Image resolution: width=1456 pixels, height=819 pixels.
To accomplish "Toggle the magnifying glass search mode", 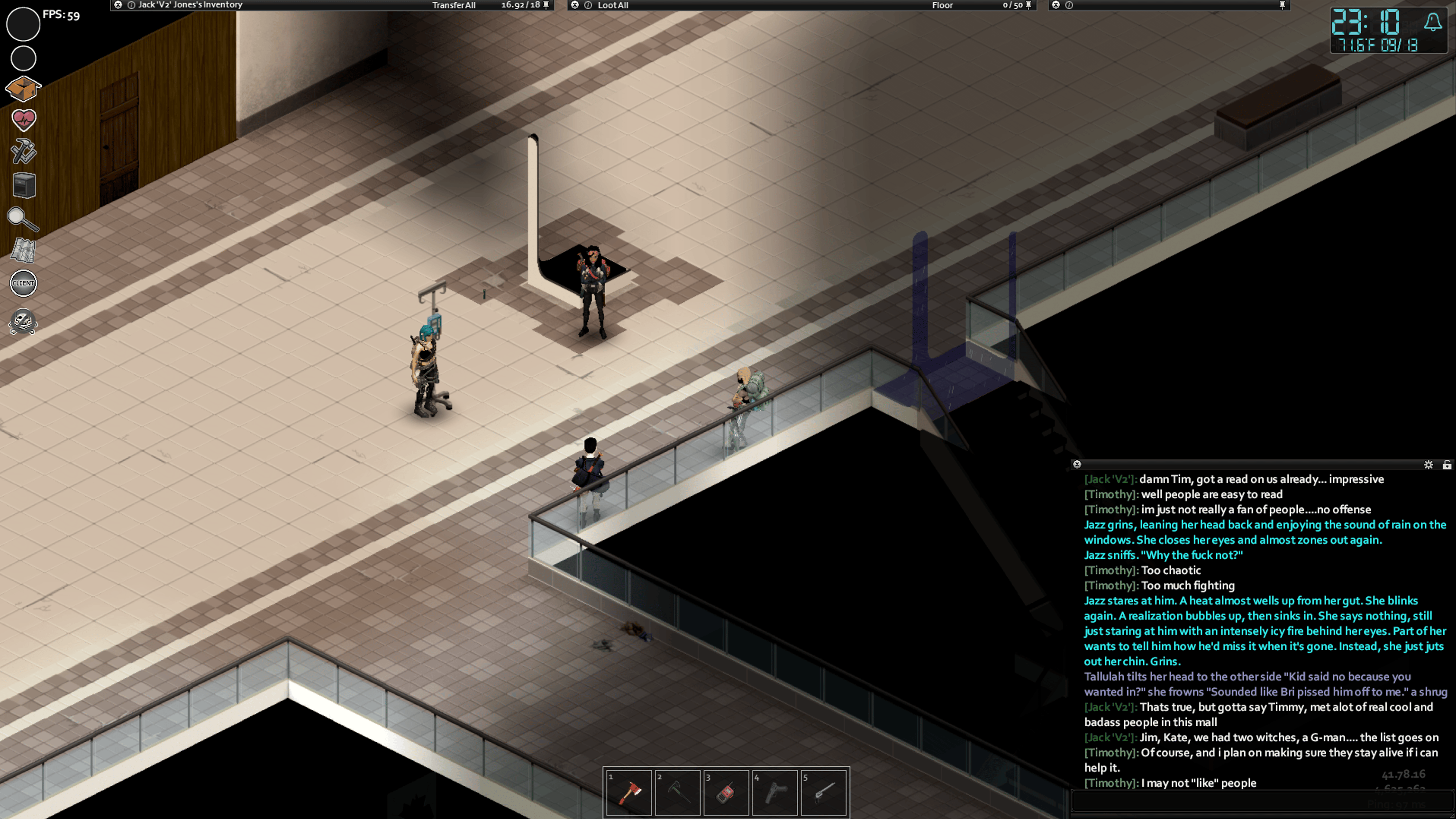I will (23, 219).
